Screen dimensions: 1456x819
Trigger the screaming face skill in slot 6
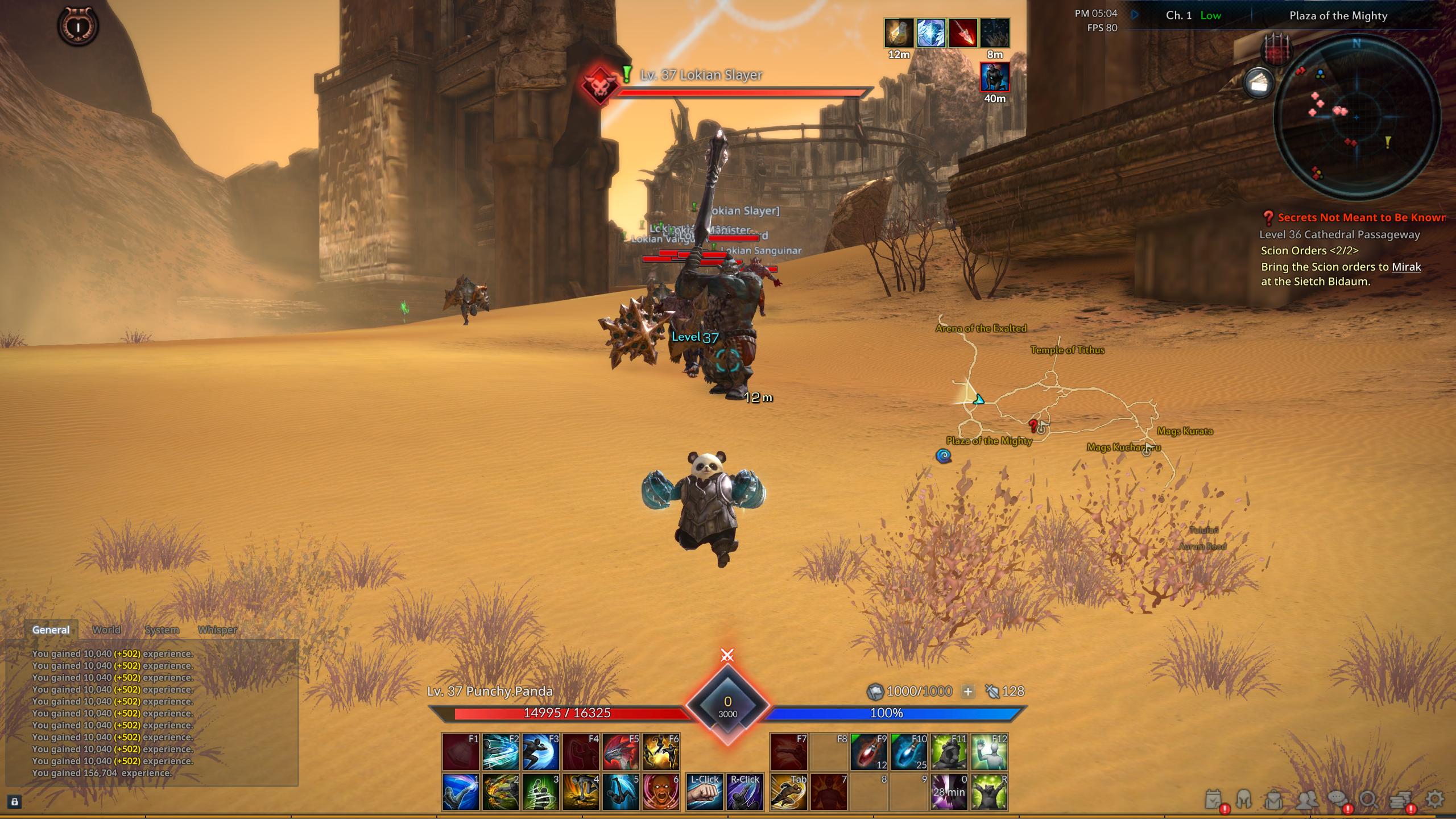point(661,792)
